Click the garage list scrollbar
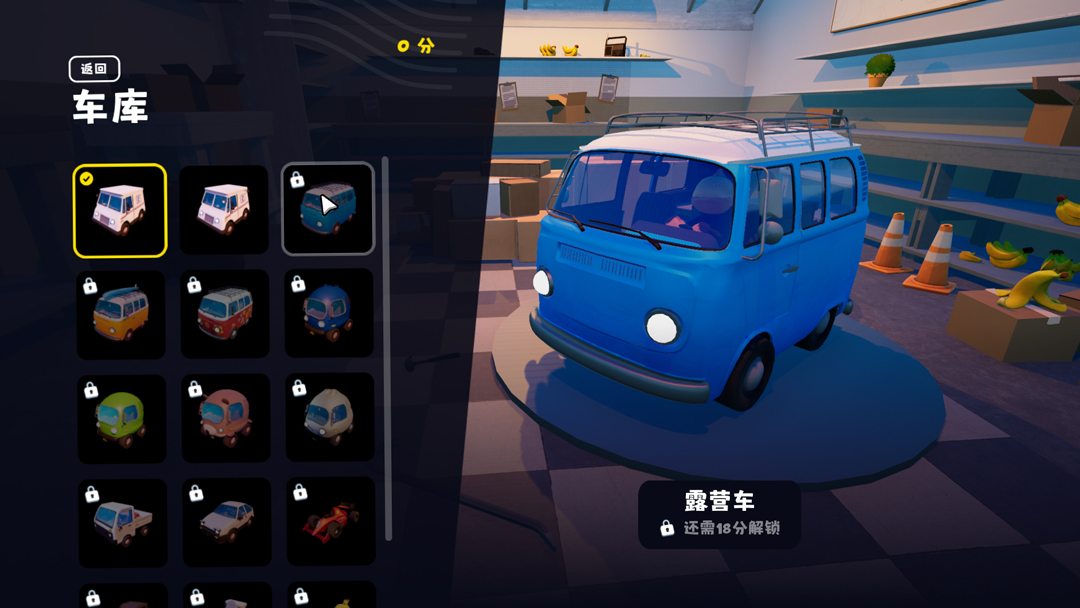1080x608 pixels. point(387,348)
